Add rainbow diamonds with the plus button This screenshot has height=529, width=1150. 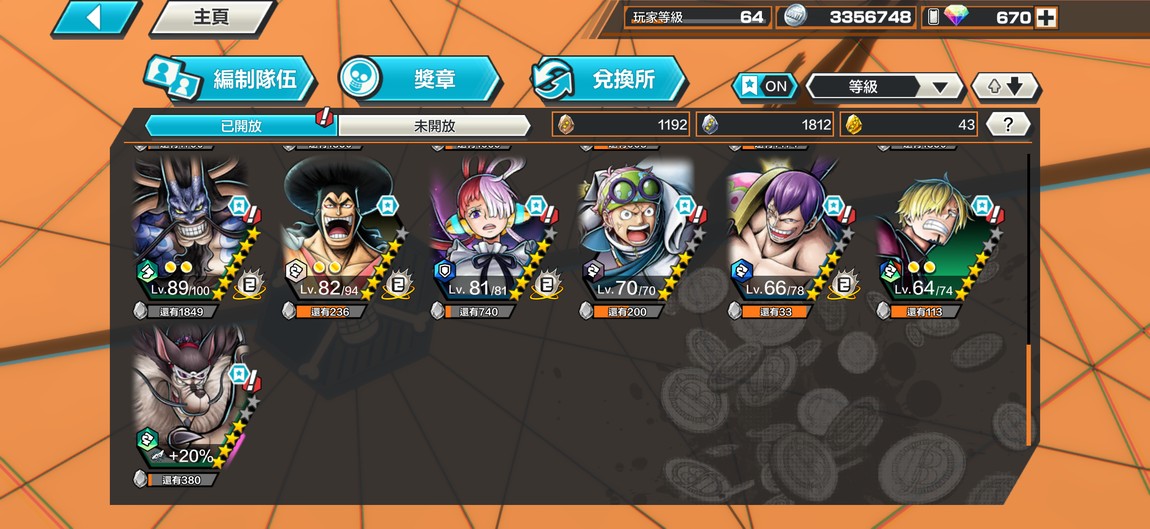1046,17
